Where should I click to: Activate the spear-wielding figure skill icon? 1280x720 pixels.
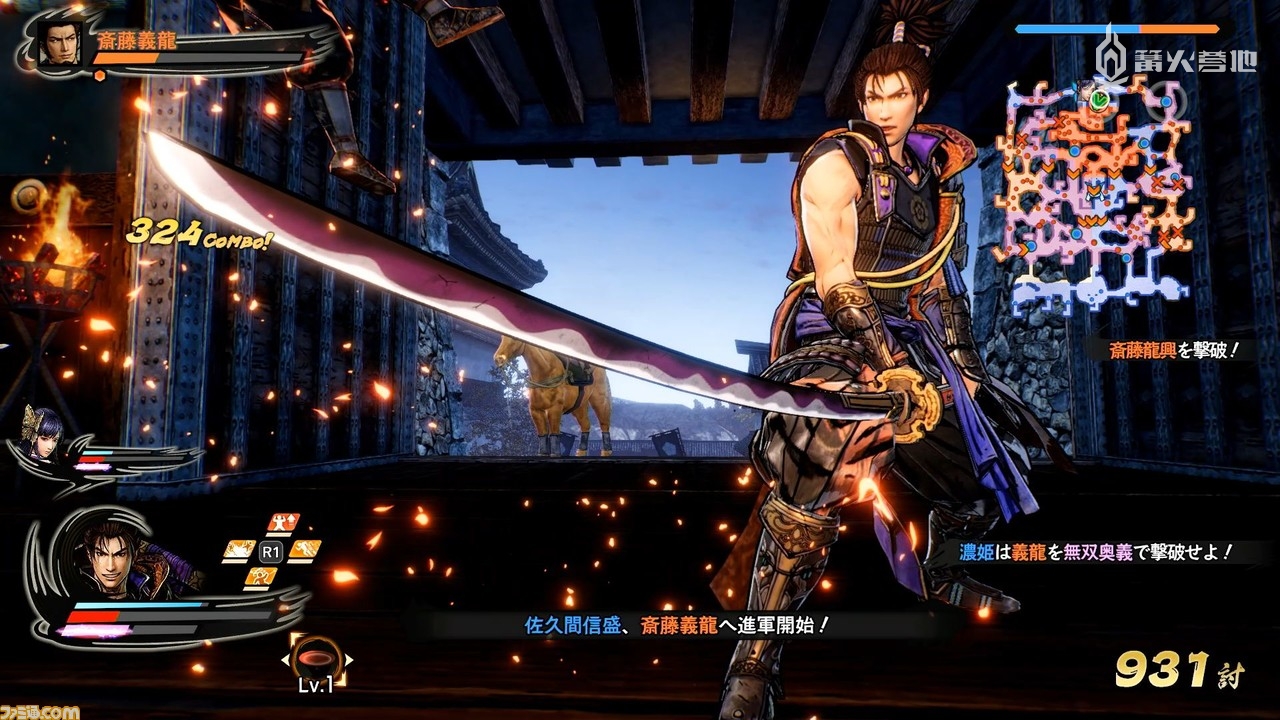pyautogui.click(x=260, y=577)
